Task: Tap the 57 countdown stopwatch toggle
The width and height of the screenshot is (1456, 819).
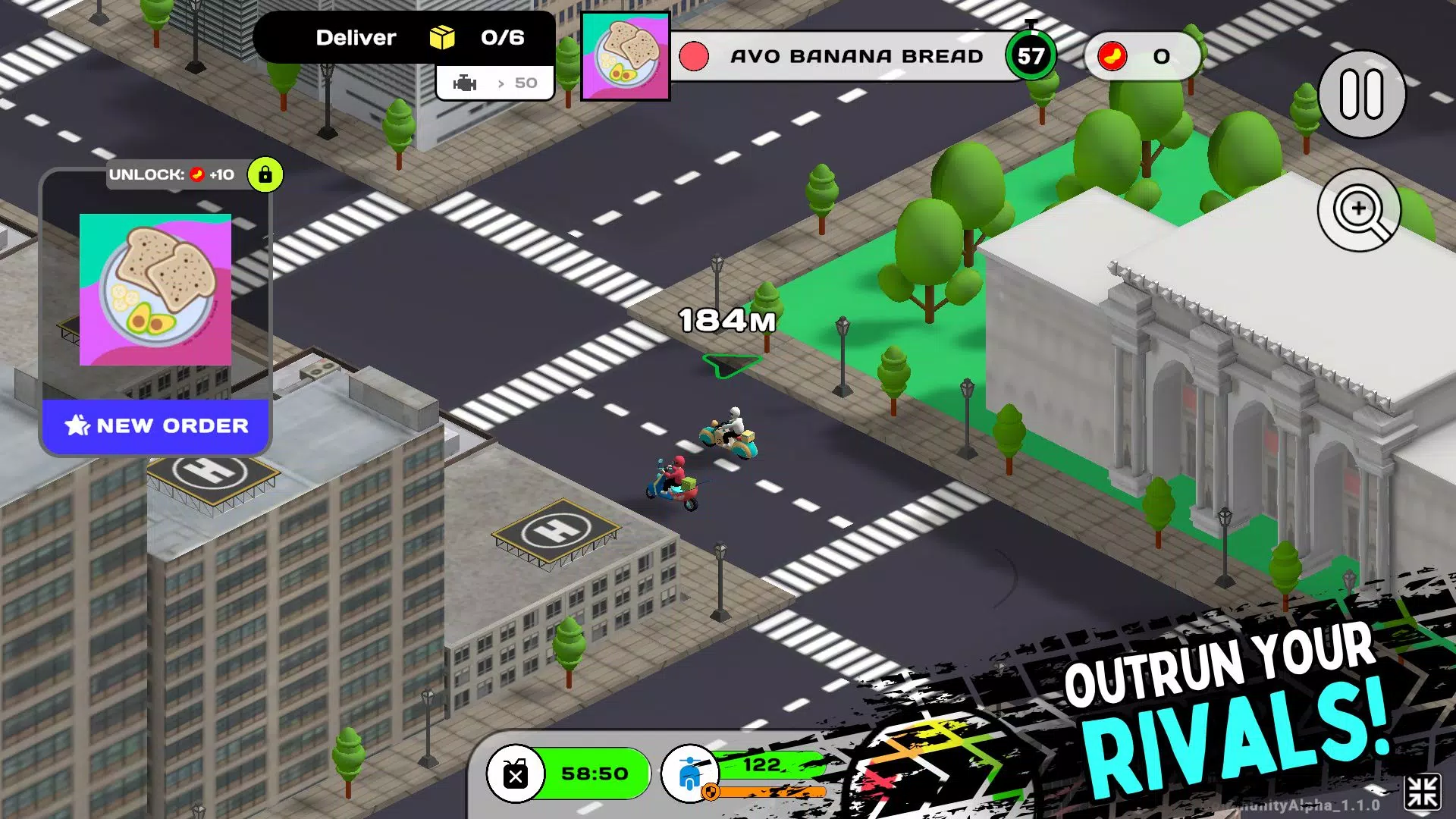Action: (x=1030, y=53)
